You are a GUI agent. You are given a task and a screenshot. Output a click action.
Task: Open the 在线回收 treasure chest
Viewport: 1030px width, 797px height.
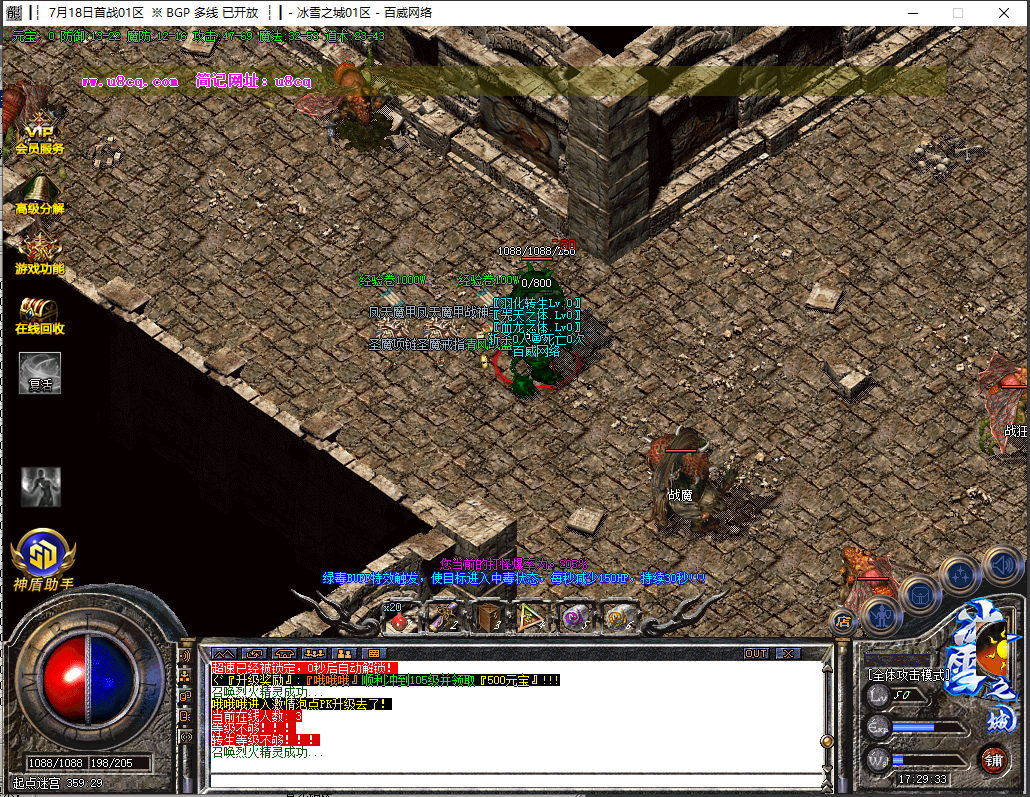coord(39,312)
